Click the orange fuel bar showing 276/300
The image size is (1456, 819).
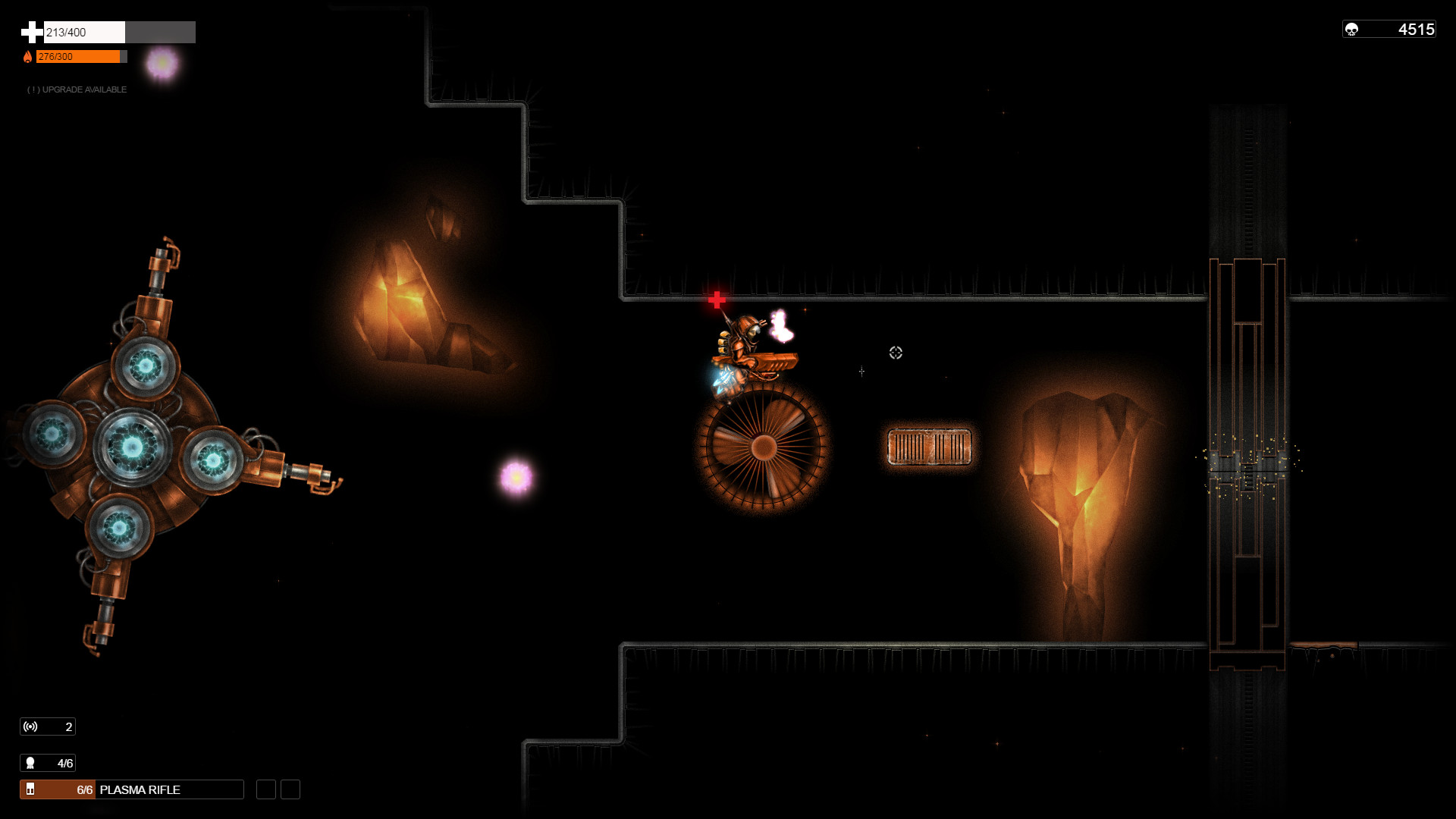80,56
